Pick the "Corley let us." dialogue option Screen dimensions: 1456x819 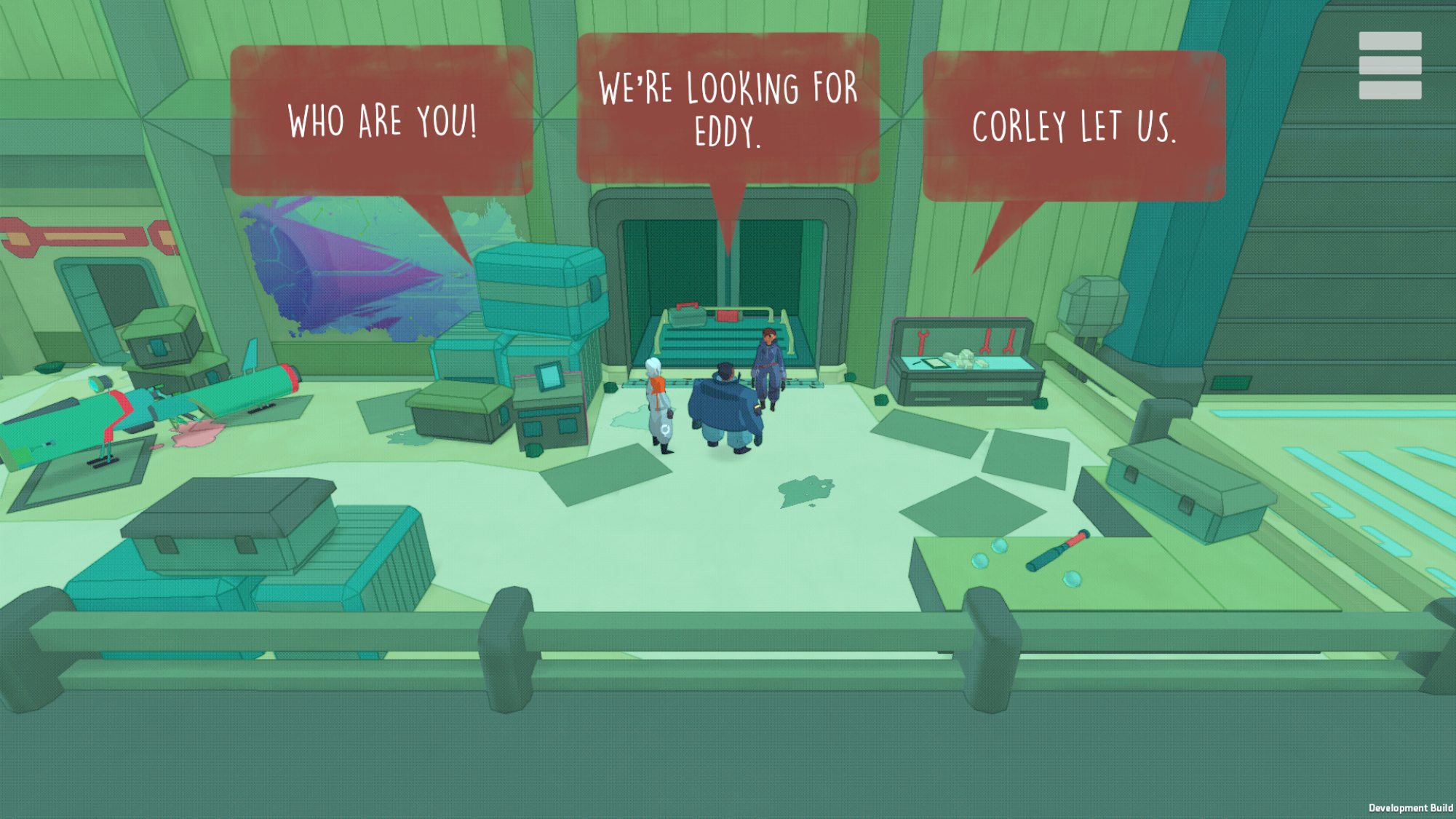coord(1073,127)
